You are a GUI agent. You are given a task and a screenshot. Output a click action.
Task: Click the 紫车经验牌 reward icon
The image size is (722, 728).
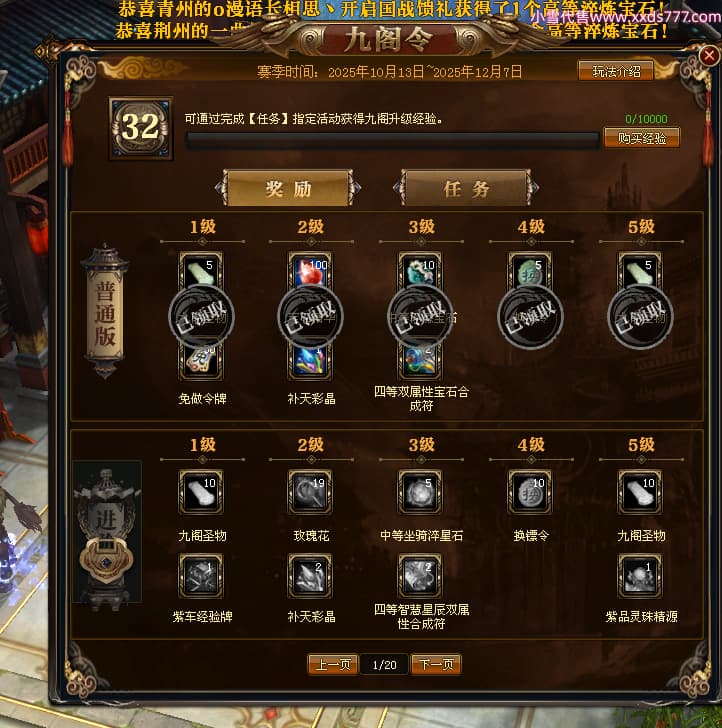coord(201,575)
